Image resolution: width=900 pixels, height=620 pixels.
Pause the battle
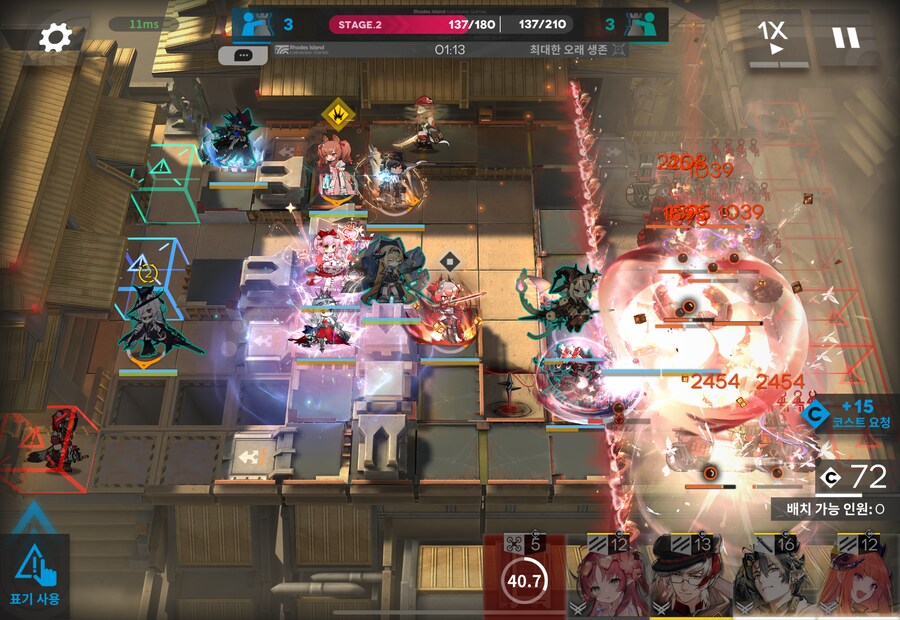point(845,38)
